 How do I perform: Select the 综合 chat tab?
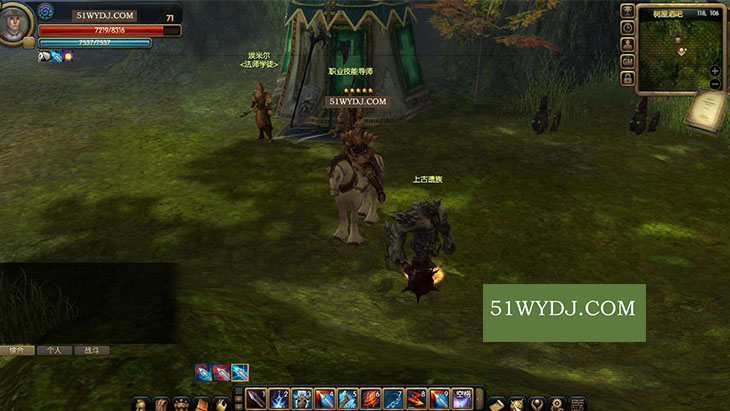point(16,351)
